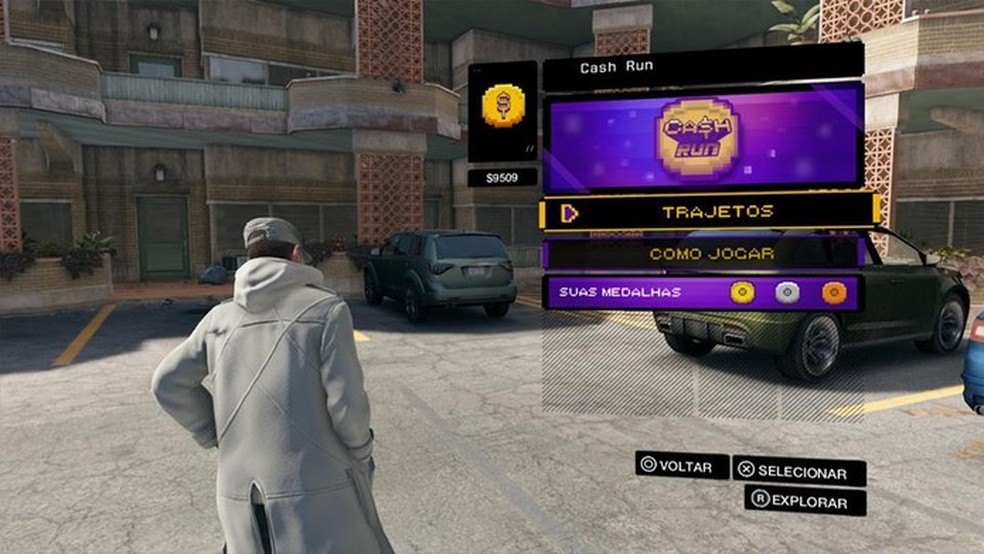Click the gold medal icon
Image resolution: width=984 pixels, height=554 pixels.
(x=741, y=292)
